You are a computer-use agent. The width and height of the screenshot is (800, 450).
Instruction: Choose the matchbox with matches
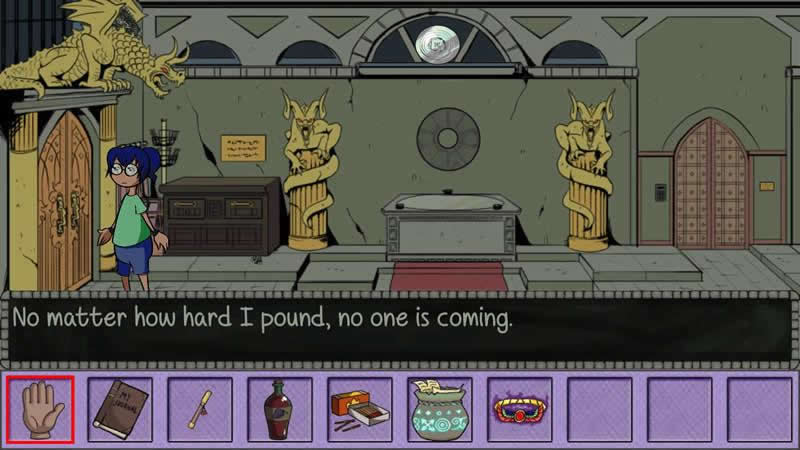[x=360, y=409]
